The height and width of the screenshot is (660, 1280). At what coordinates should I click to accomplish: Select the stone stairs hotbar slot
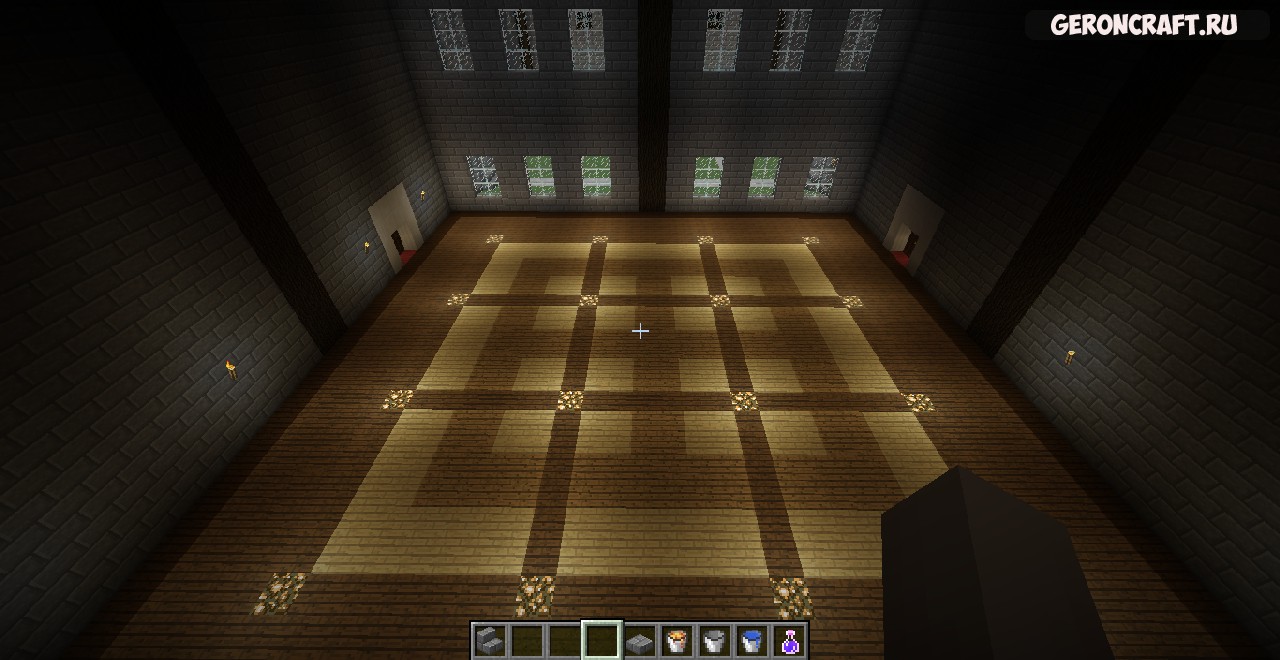click(489, 640)
